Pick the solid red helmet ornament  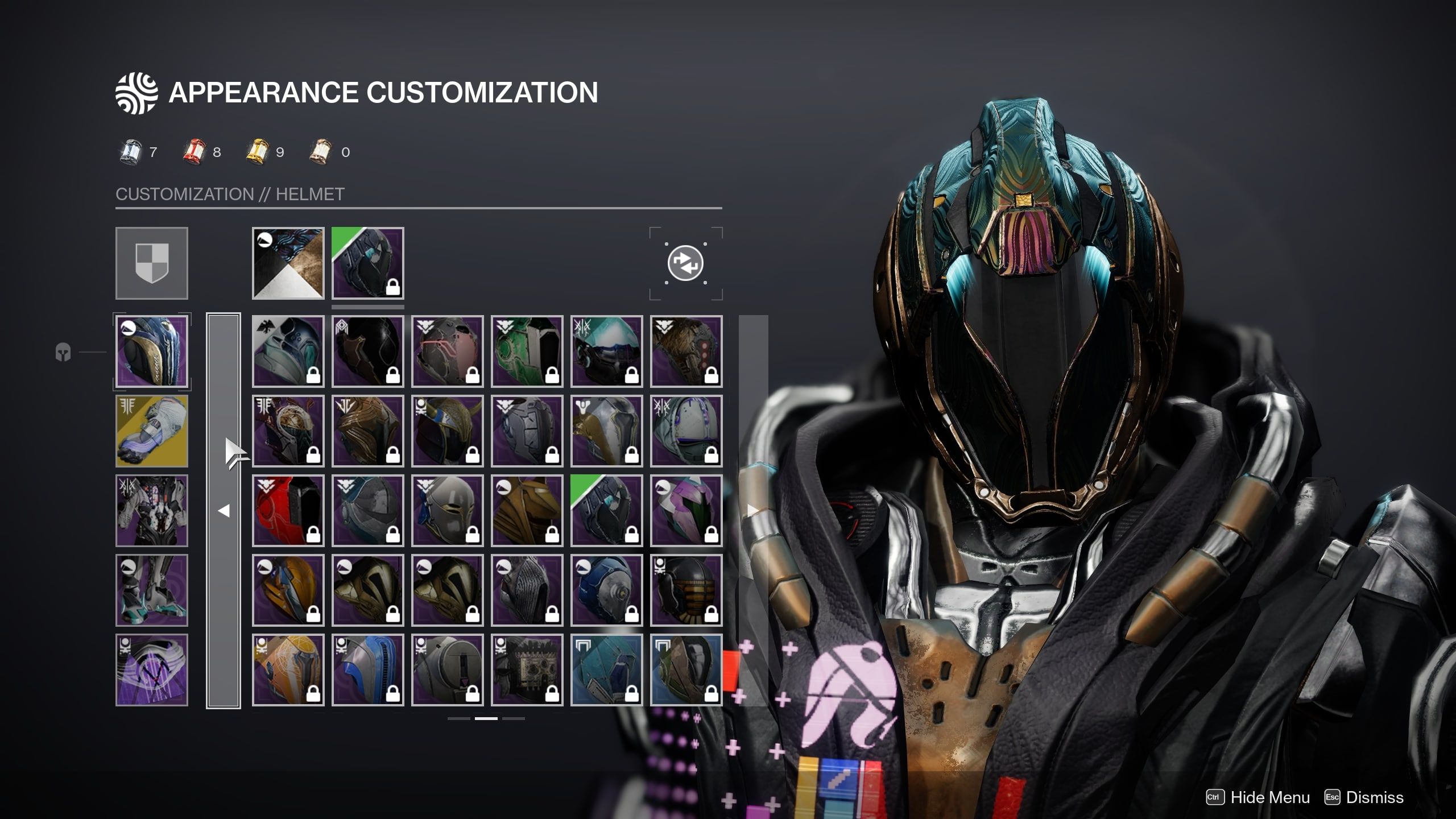288,511
